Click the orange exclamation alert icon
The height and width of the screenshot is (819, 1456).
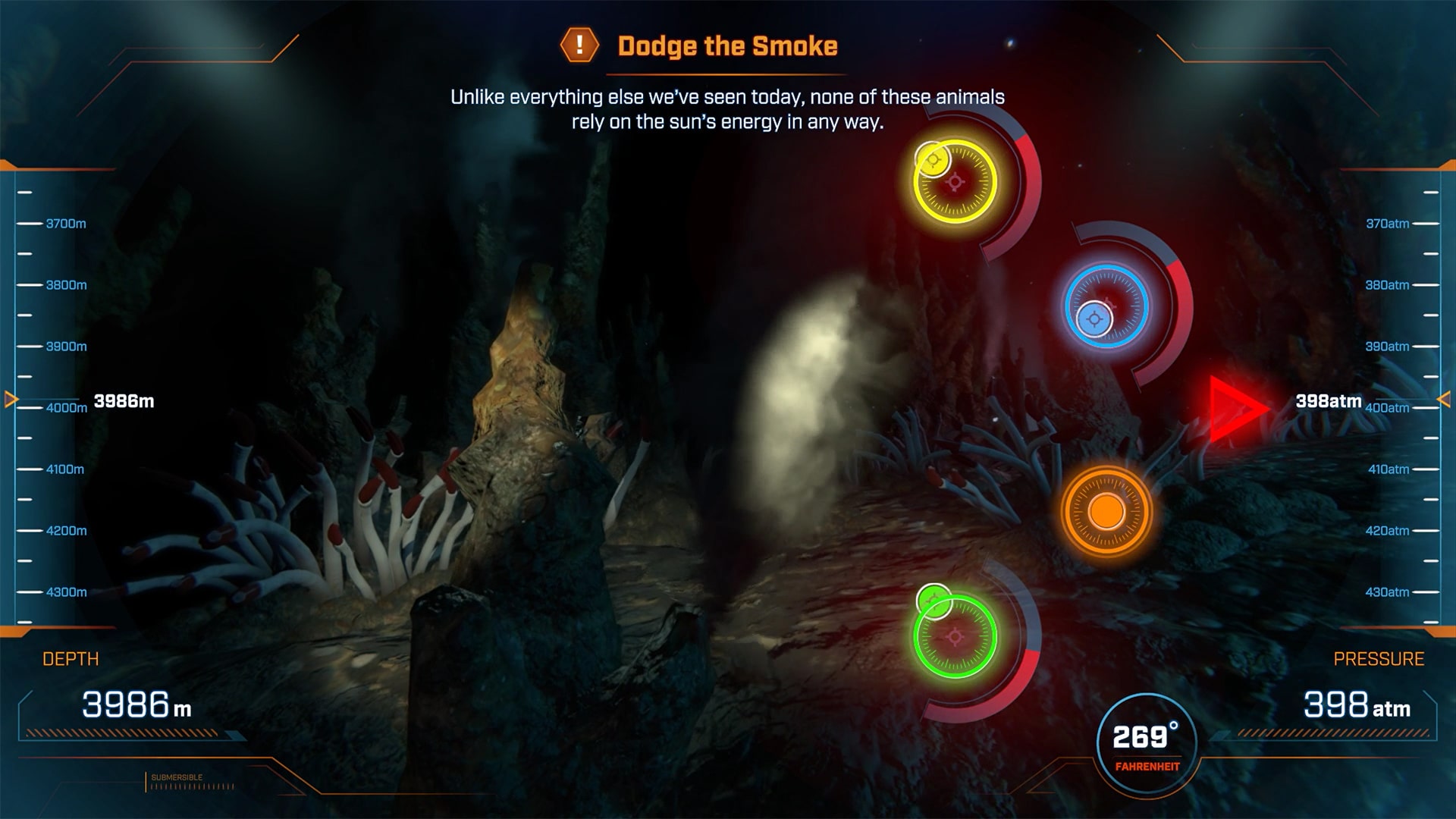pyautogui.click(x=579, y=45)
